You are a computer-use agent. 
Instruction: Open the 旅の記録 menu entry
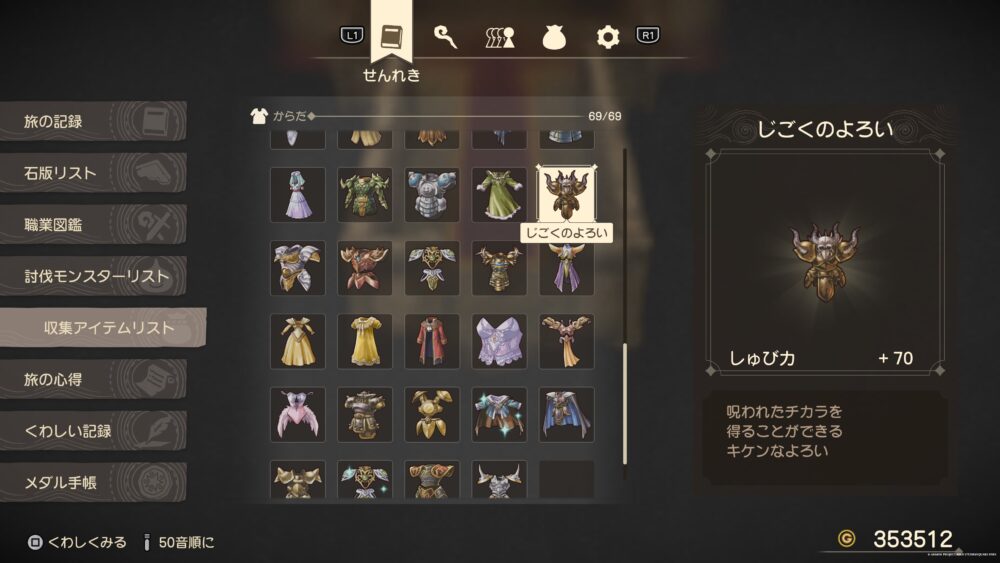pyautogui.click(x=92, y=122)
